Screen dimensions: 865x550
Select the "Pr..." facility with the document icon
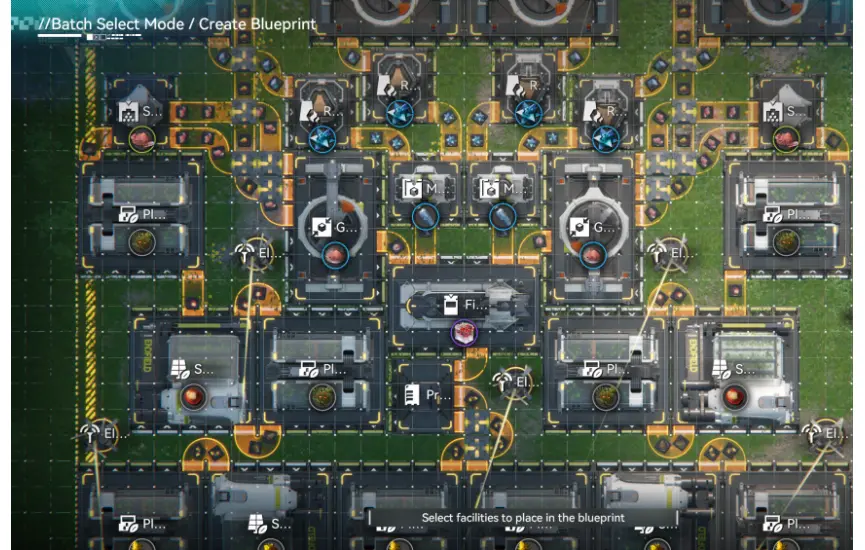[x=424, y=395]
